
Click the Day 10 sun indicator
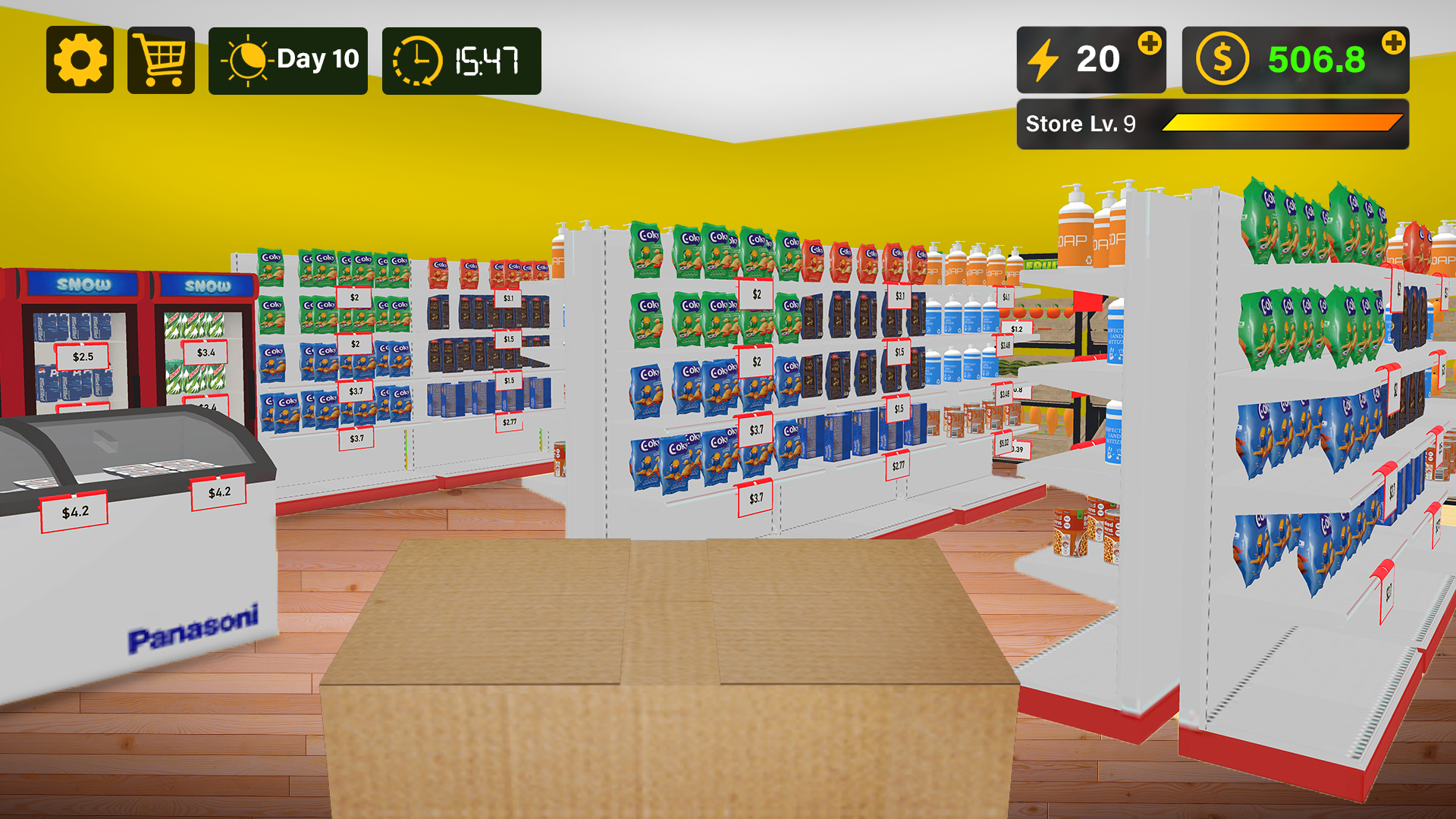pos(287,58)
